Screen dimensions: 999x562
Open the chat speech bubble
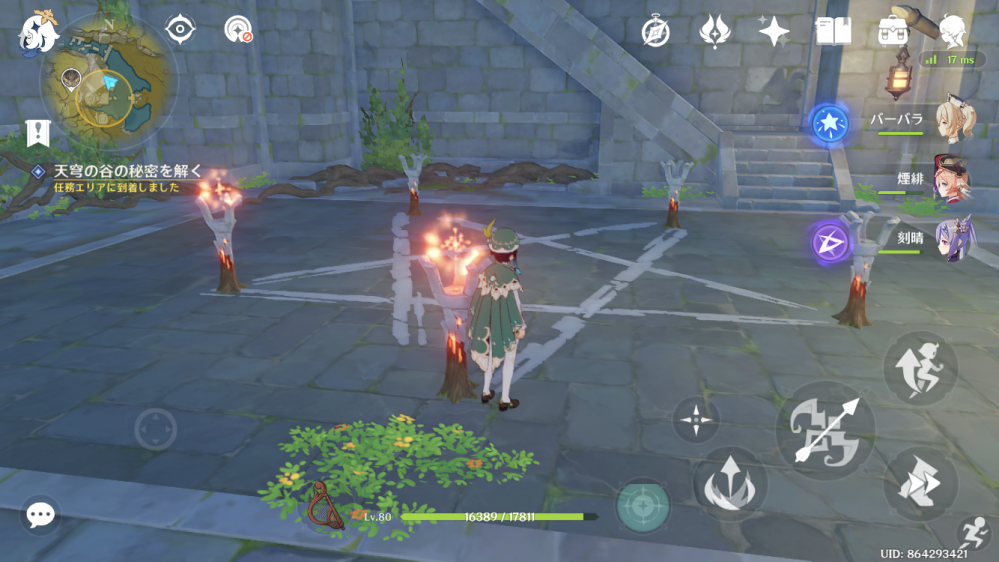[x=40, y=515]
